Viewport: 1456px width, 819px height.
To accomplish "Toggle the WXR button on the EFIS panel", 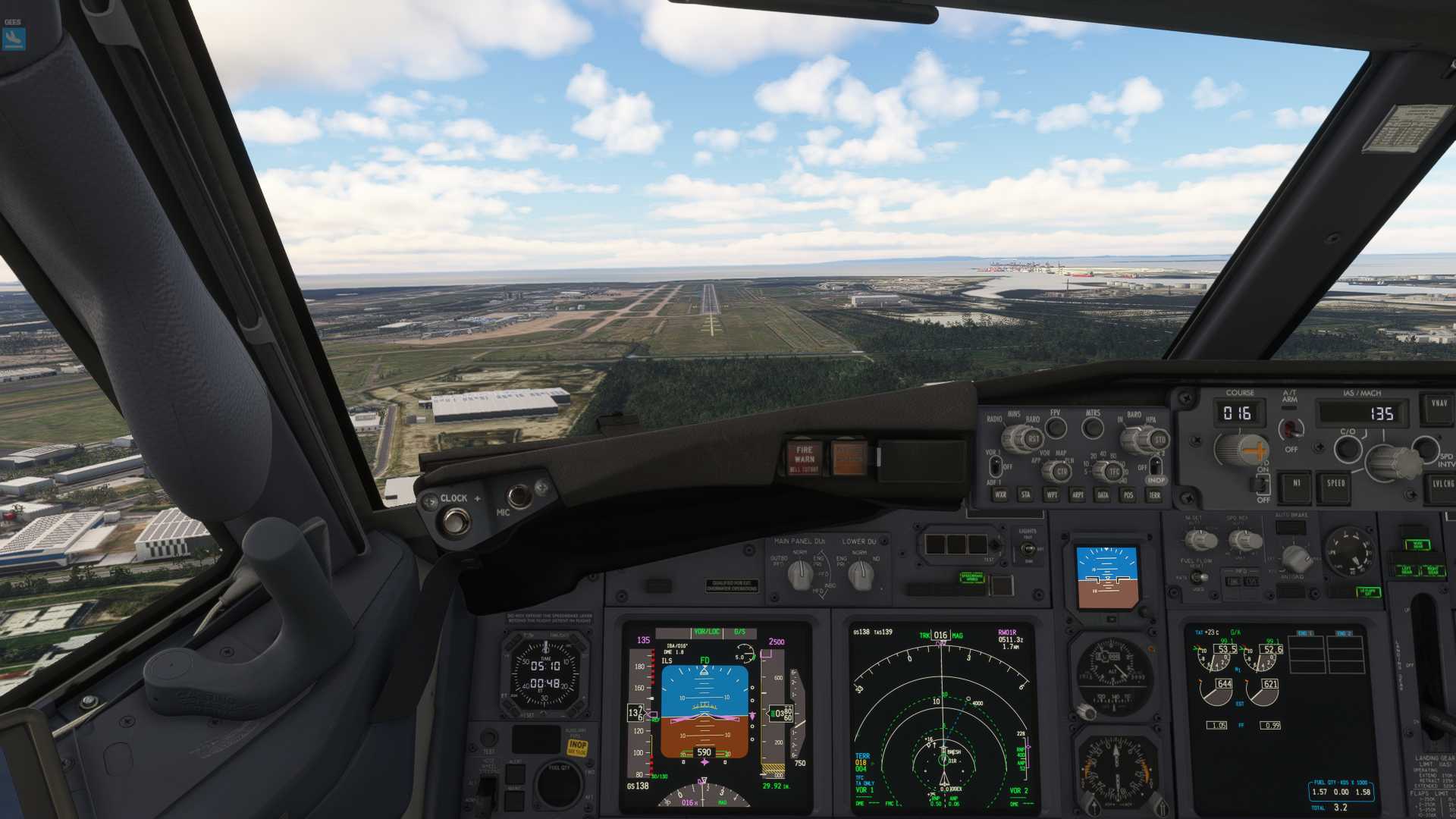I will click(x=1000, y=495).
